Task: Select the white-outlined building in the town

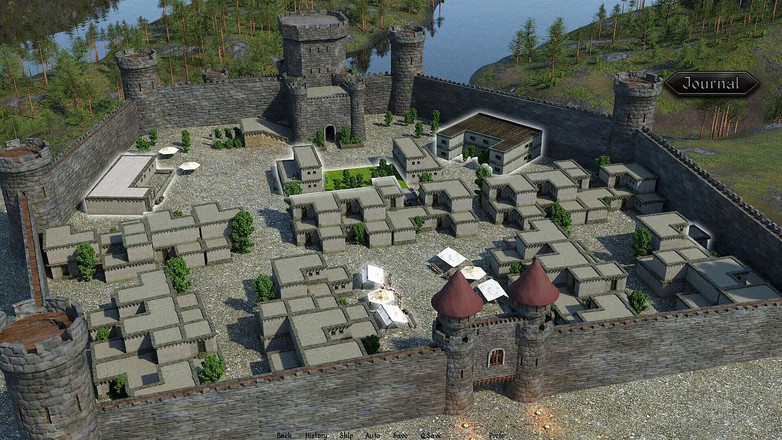Action: point(490,140)
